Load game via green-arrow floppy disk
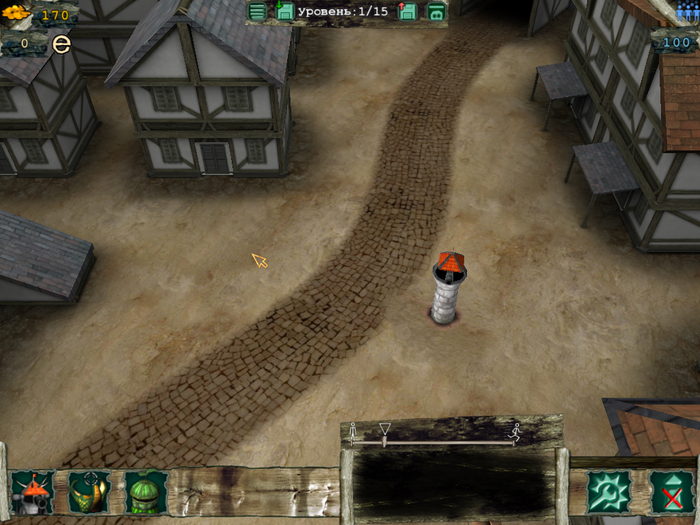Image resolution: width=700 pixels, height=525 pixels. (x=285, y=12)
